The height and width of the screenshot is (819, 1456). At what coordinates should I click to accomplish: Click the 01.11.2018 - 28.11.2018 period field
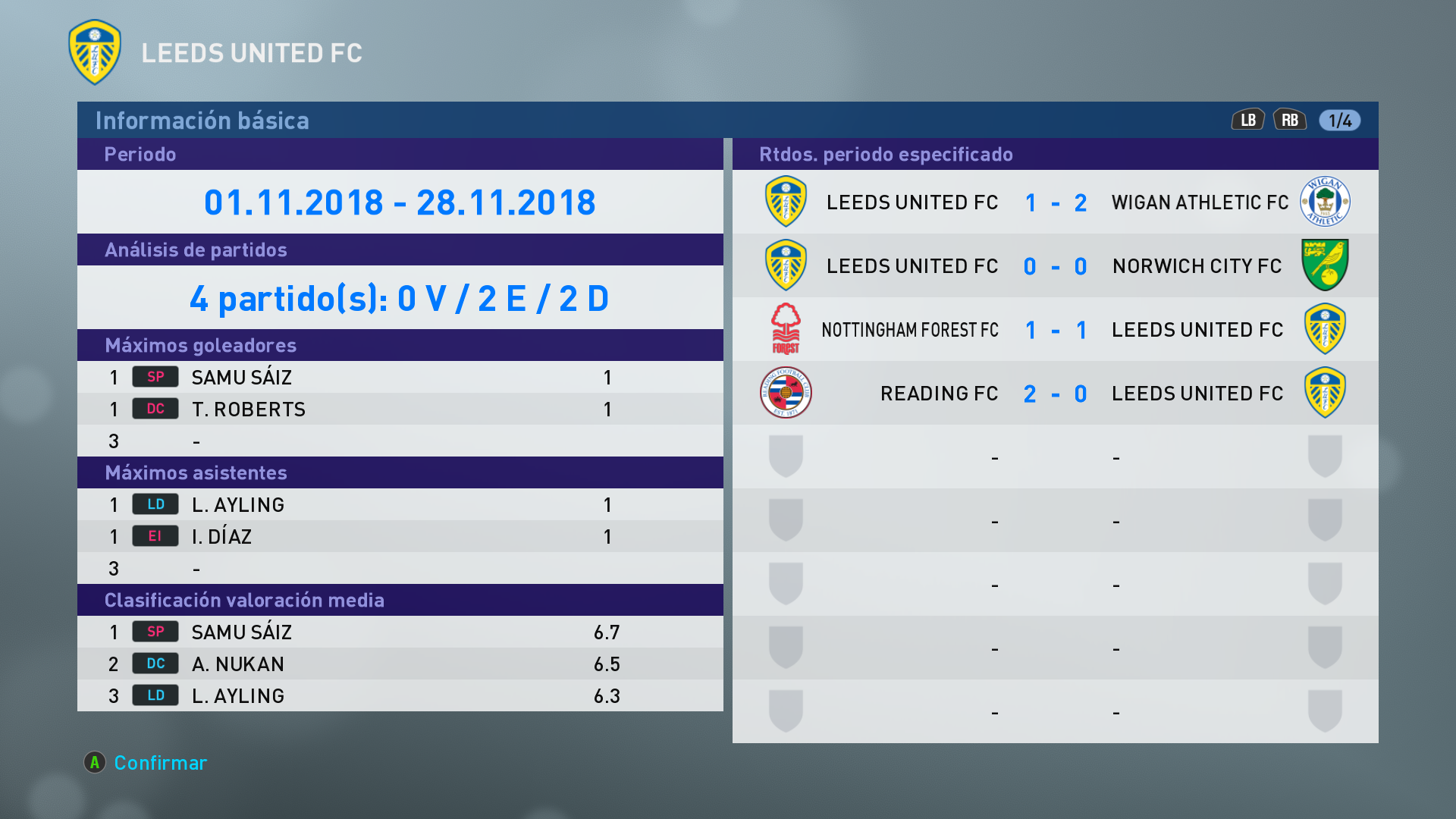(x=400, y=202)
